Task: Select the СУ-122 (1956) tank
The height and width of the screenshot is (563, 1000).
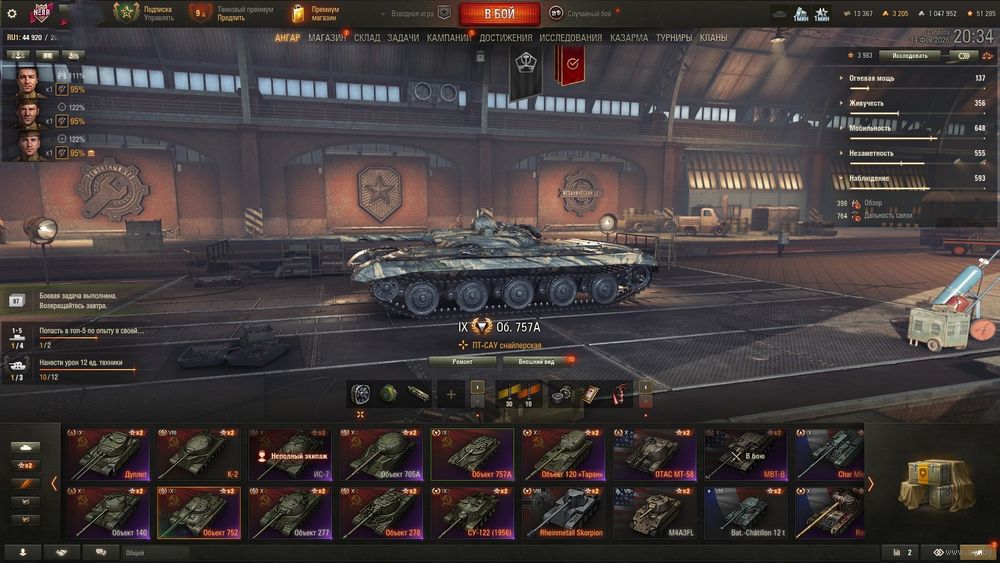Action: pyautogui.click(x=472, y=513)
